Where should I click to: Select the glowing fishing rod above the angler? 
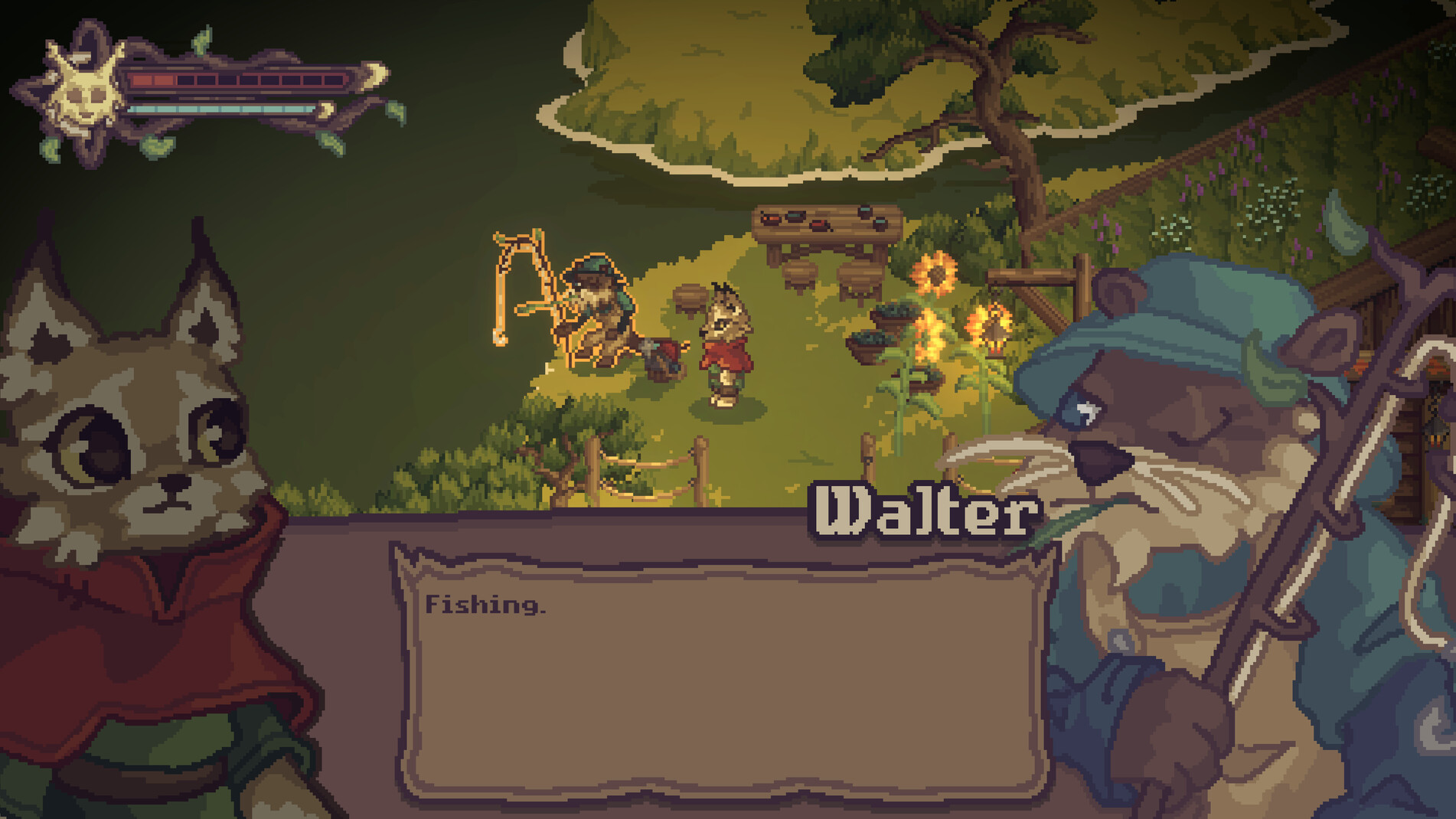pyautogui.click(x=524, y=264)
